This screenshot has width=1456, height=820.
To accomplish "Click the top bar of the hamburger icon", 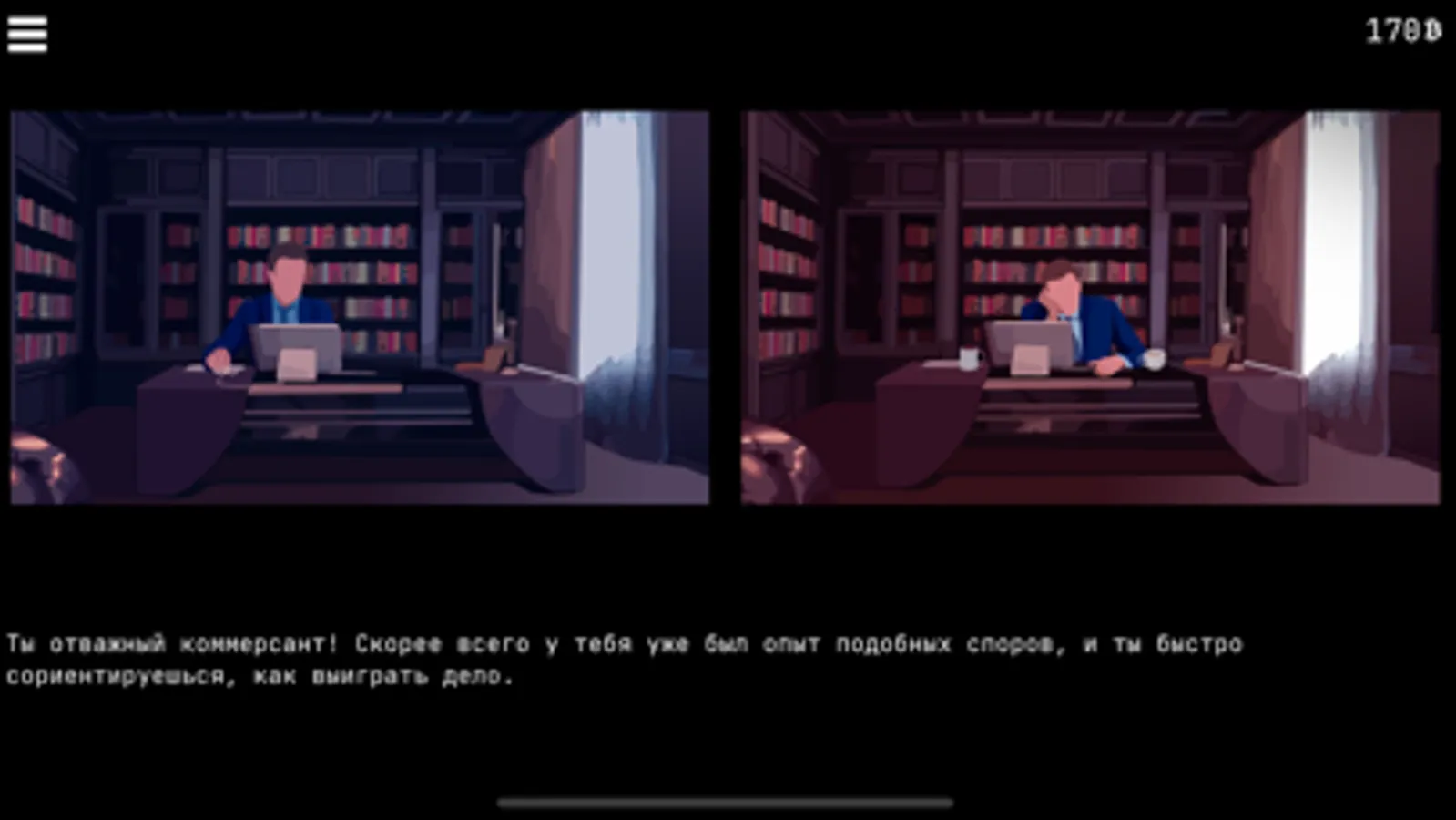I will [28, 19].
